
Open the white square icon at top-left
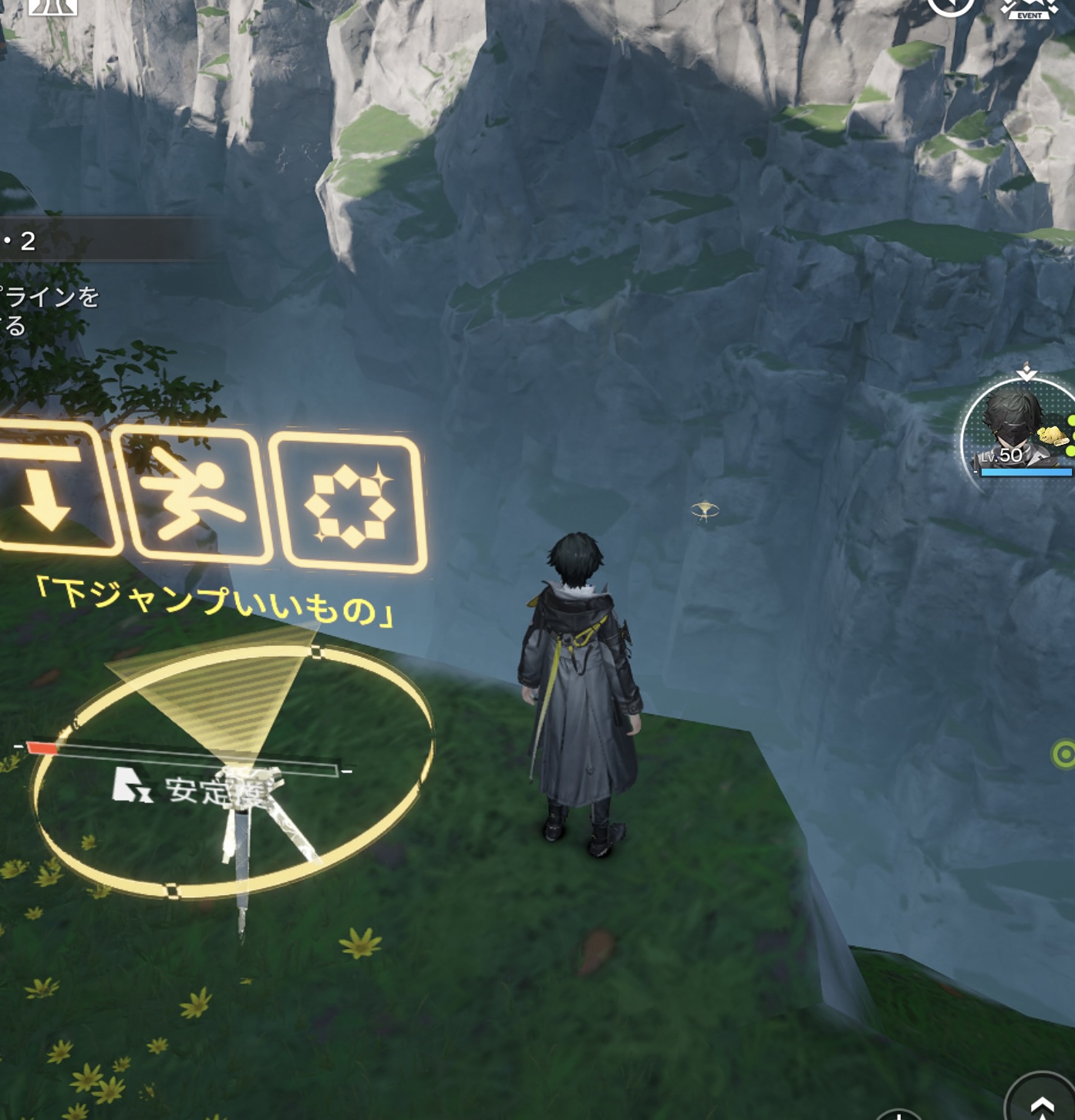coord(52,6)
